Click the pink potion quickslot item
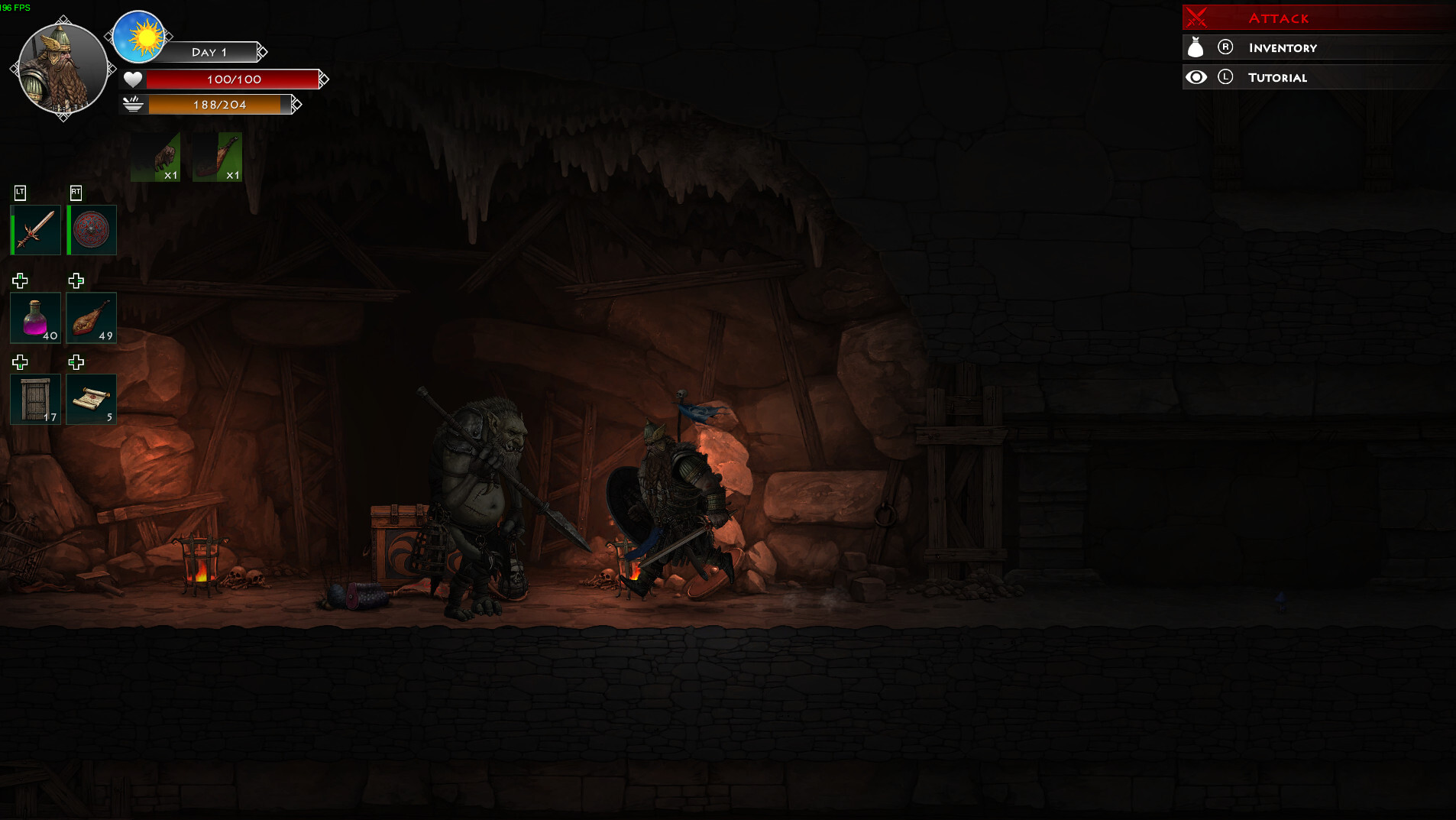 (x=35, y=318)
